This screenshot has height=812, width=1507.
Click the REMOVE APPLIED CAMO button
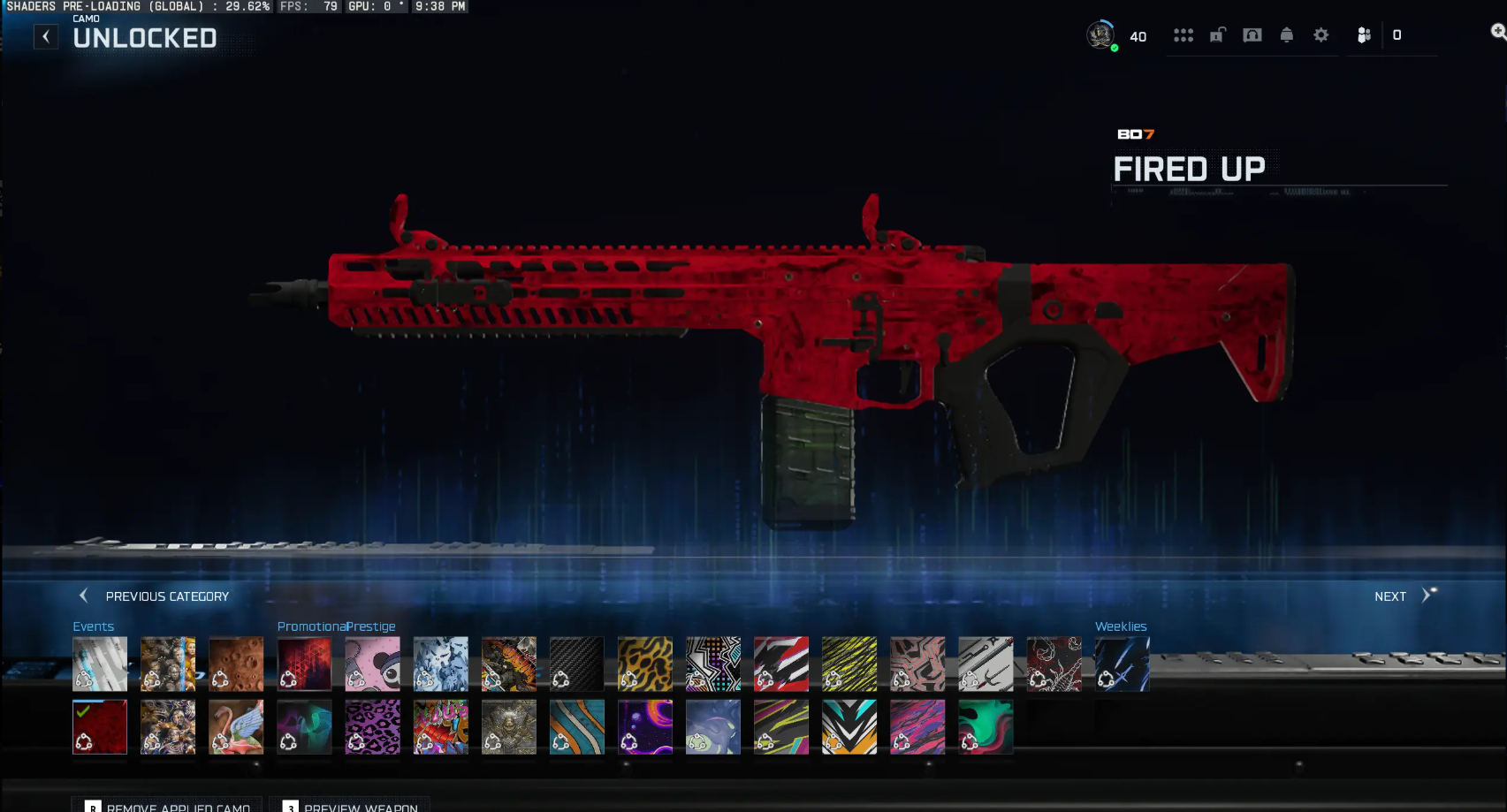click(x=168, y=806)
